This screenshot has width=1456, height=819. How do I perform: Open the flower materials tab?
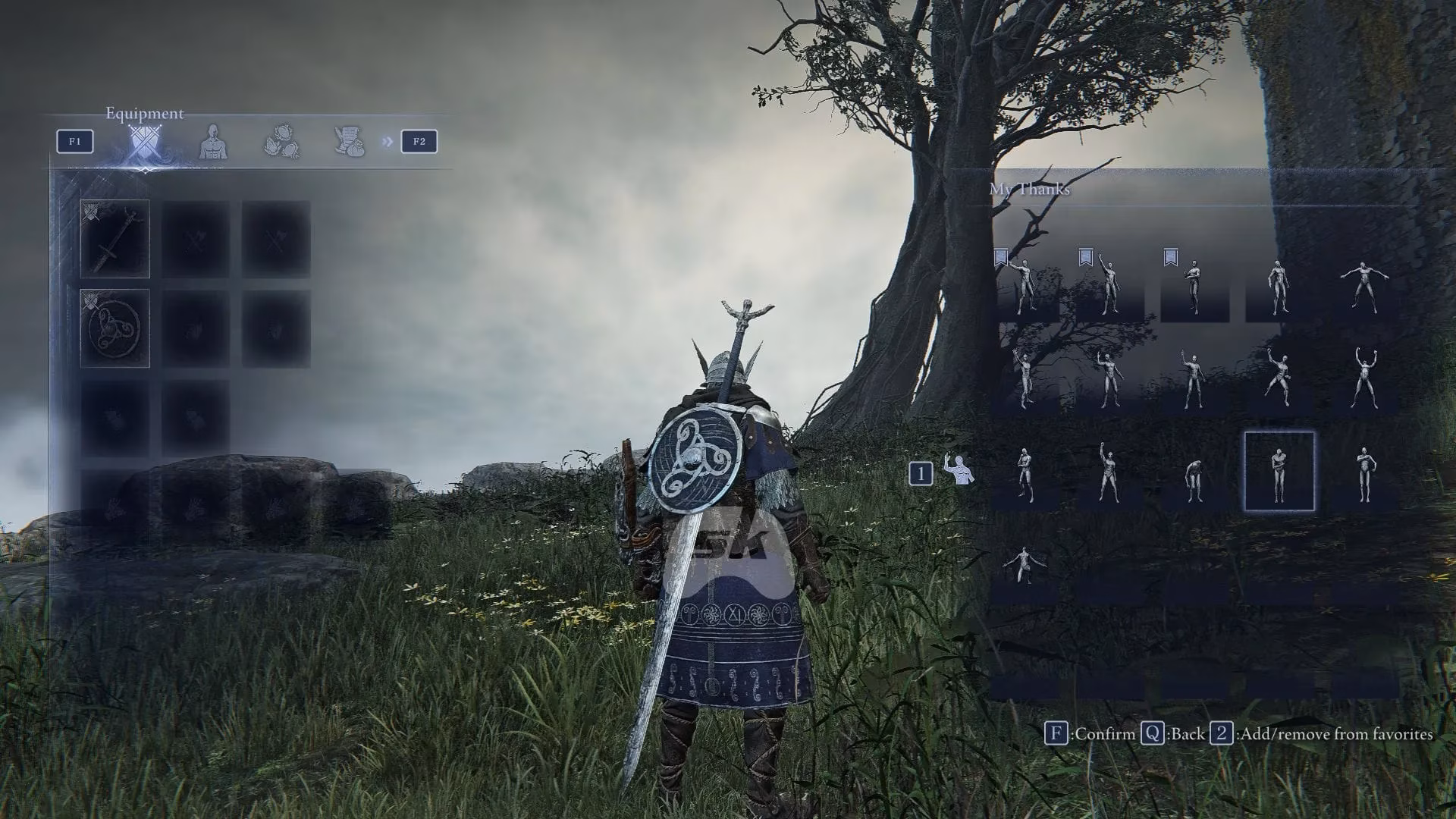click(x=281, y=142)
